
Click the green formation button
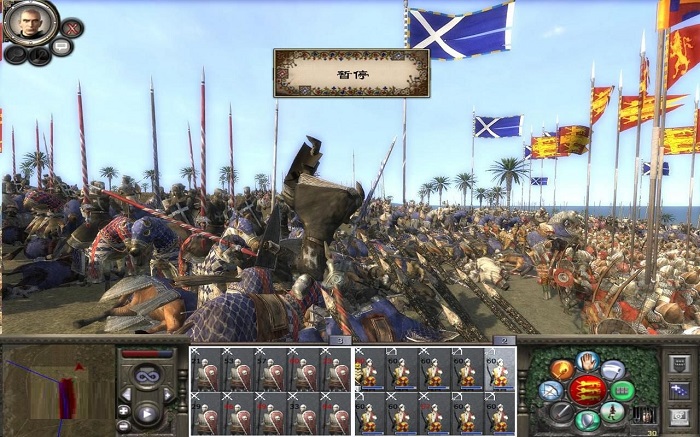click(x=624, y=390)
